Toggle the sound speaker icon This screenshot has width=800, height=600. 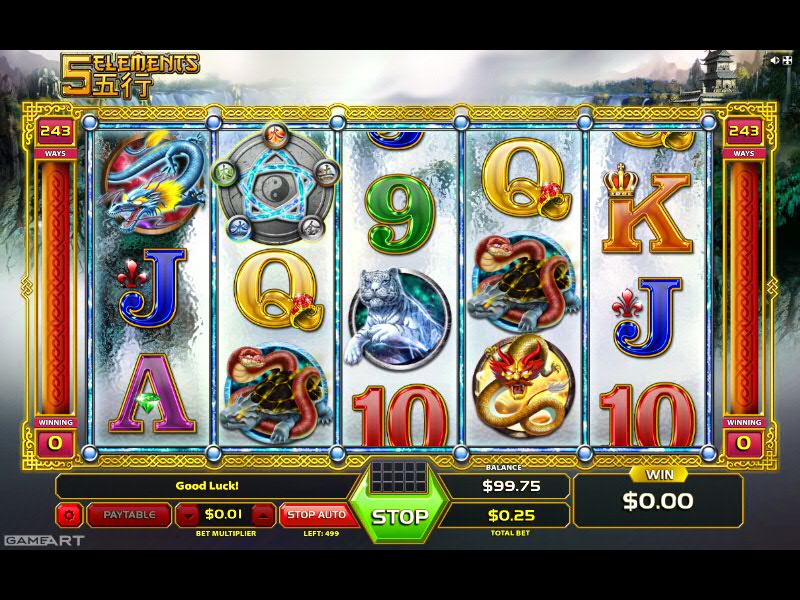pyautogui.click(x=774, y=60)
